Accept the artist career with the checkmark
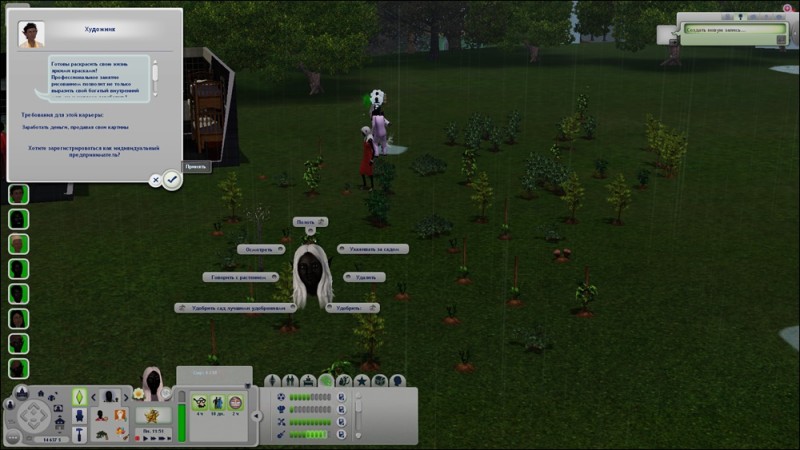The height and width of the screenshot is (450, 800). pyautogui.click(x=172, y=180)
